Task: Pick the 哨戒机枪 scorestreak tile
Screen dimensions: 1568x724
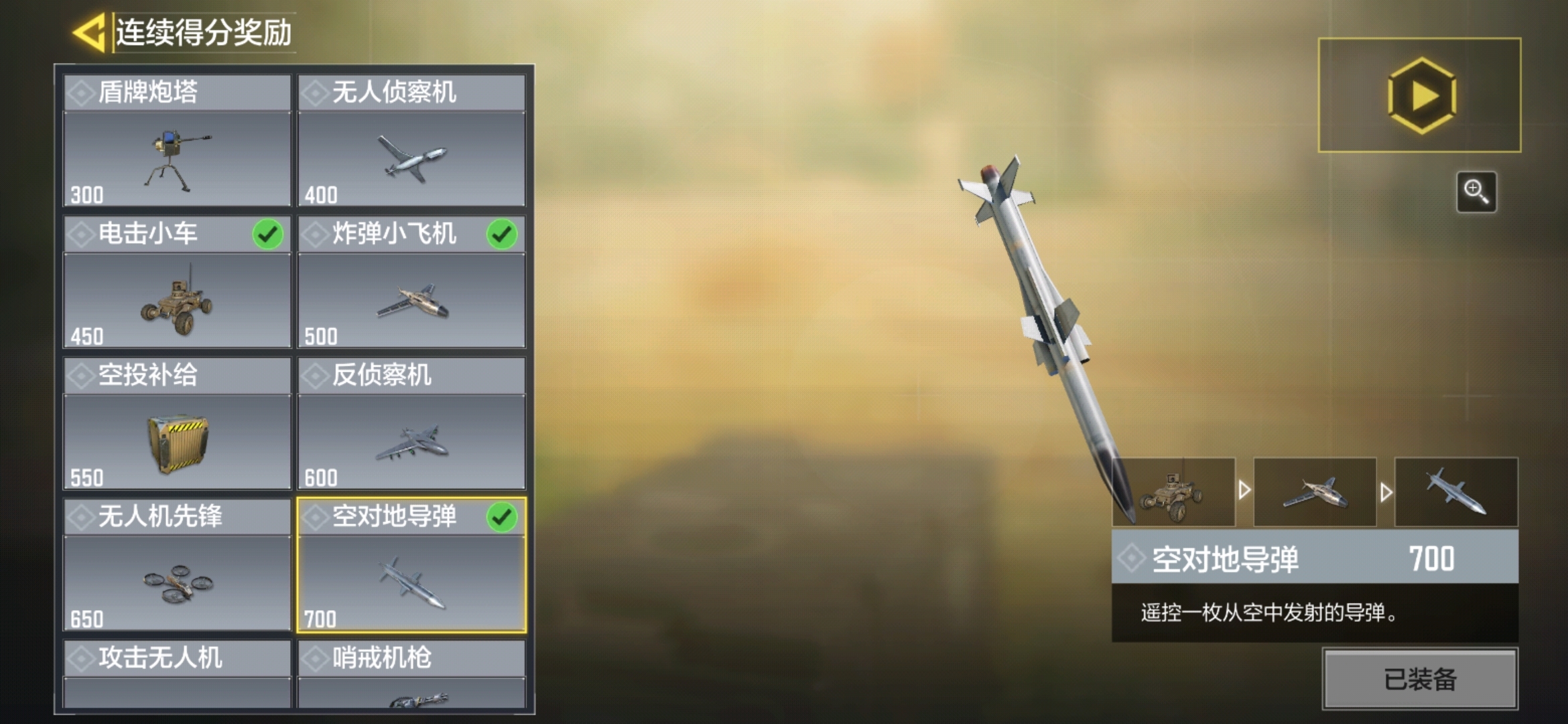Action: pyautogui.click(x=411, y=674)
